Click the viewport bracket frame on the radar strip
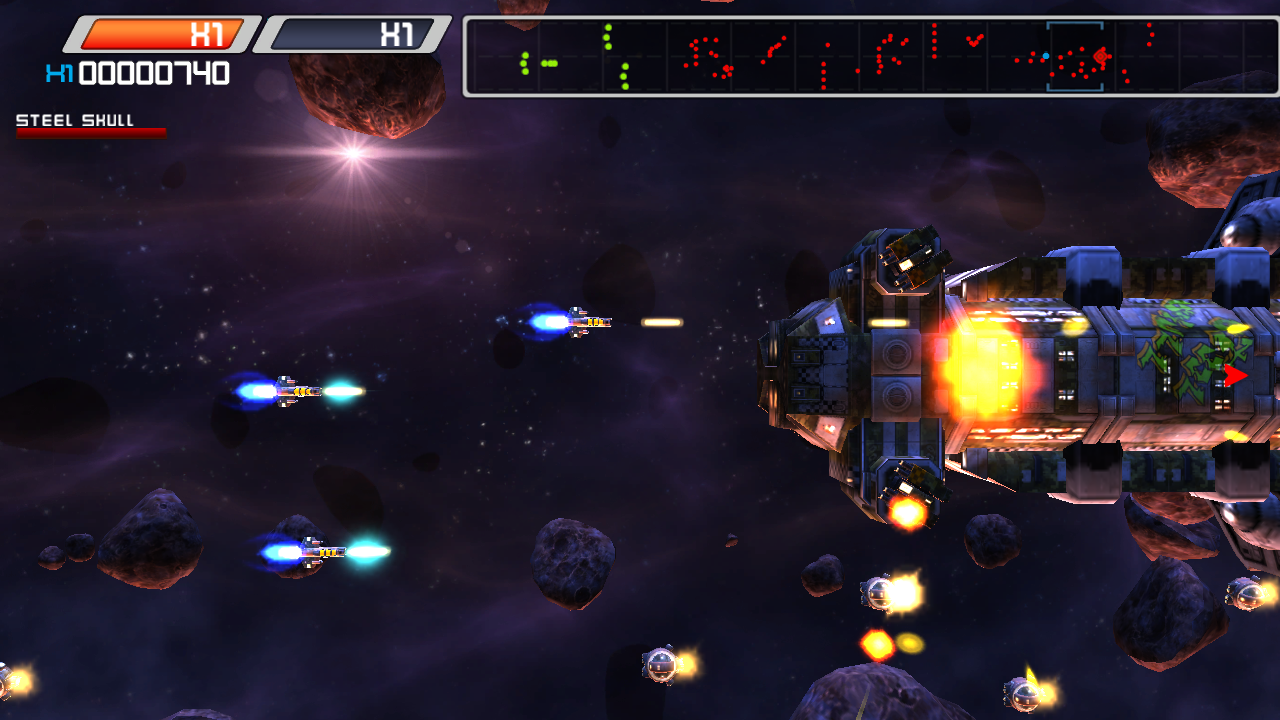Screen dimensions: 1280x720 tap(1075, 55)
